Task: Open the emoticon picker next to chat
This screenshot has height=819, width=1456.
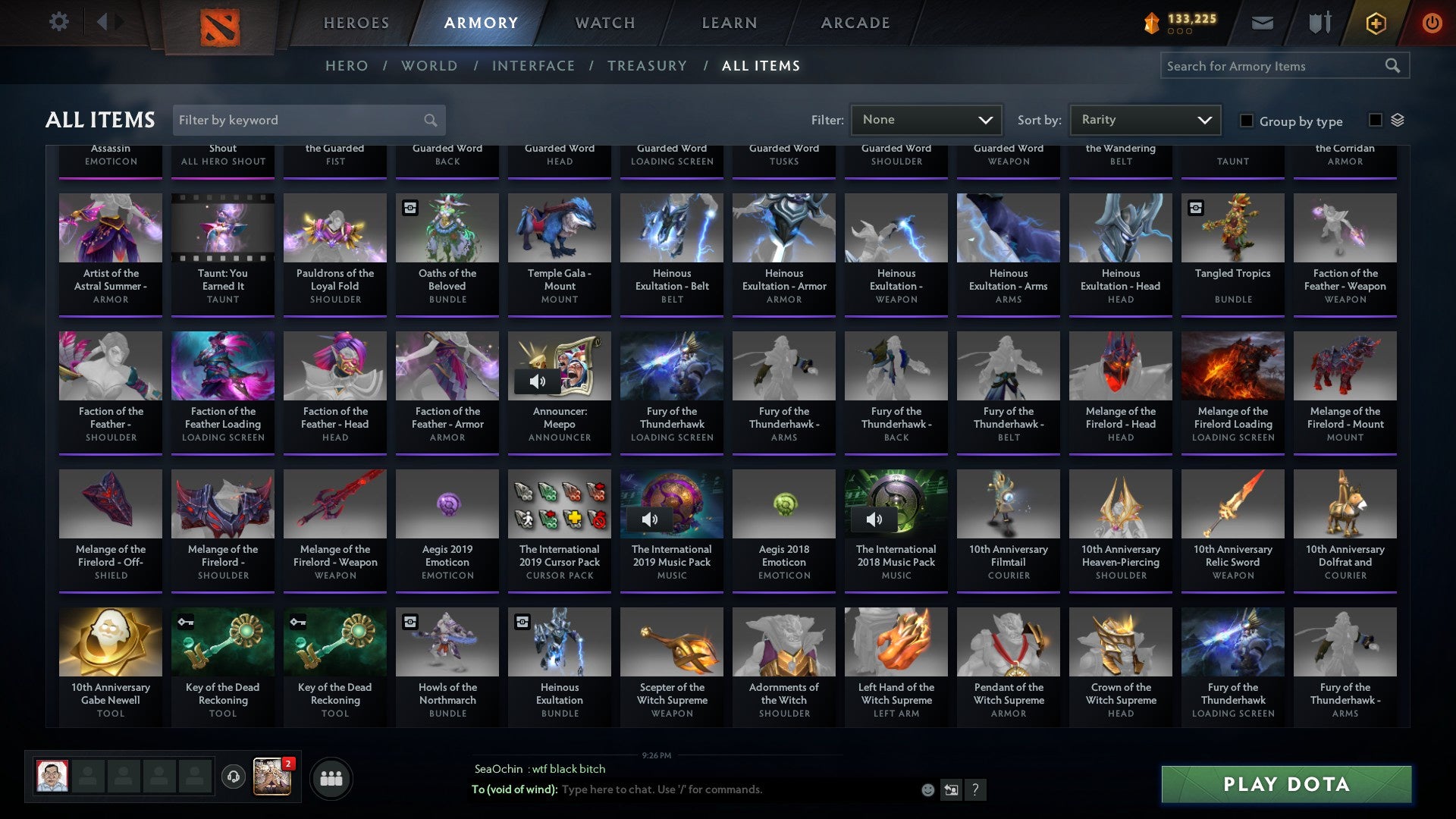Action: pyautogui.click(x=927, y=789)
